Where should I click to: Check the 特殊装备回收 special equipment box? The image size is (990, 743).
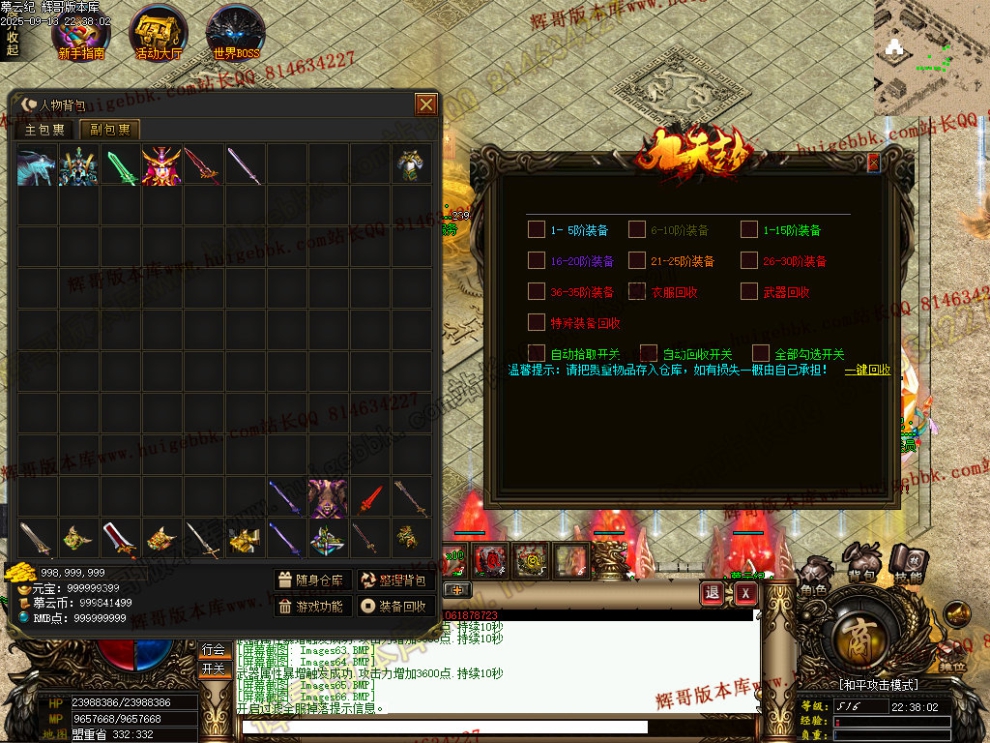(x=536, y=323)
